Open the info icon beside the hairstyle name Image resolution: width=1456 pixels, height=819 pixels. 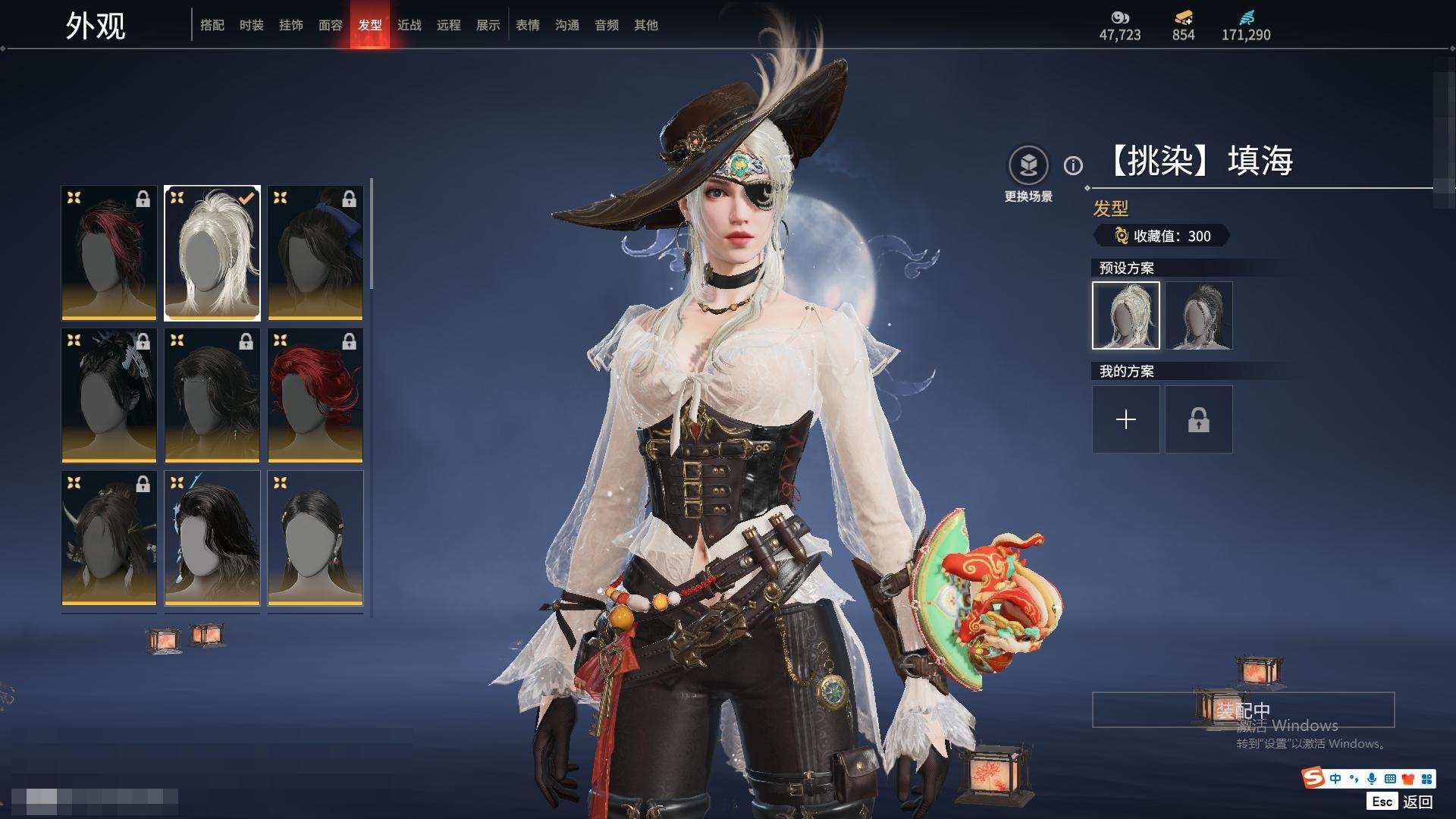tap(1073, 165)
